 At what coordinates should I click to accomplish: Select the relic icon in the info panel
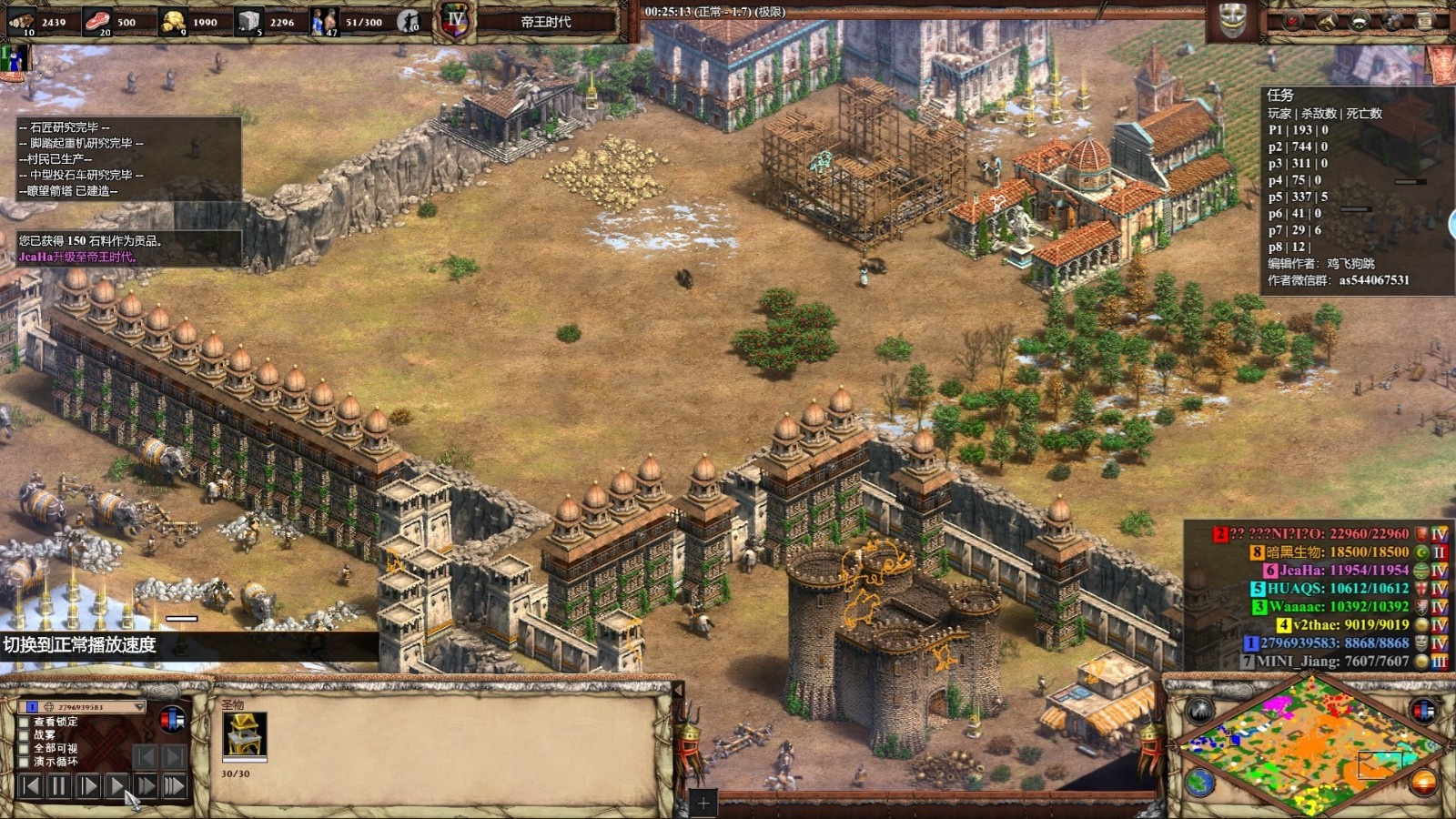click(x=244, y=734)
